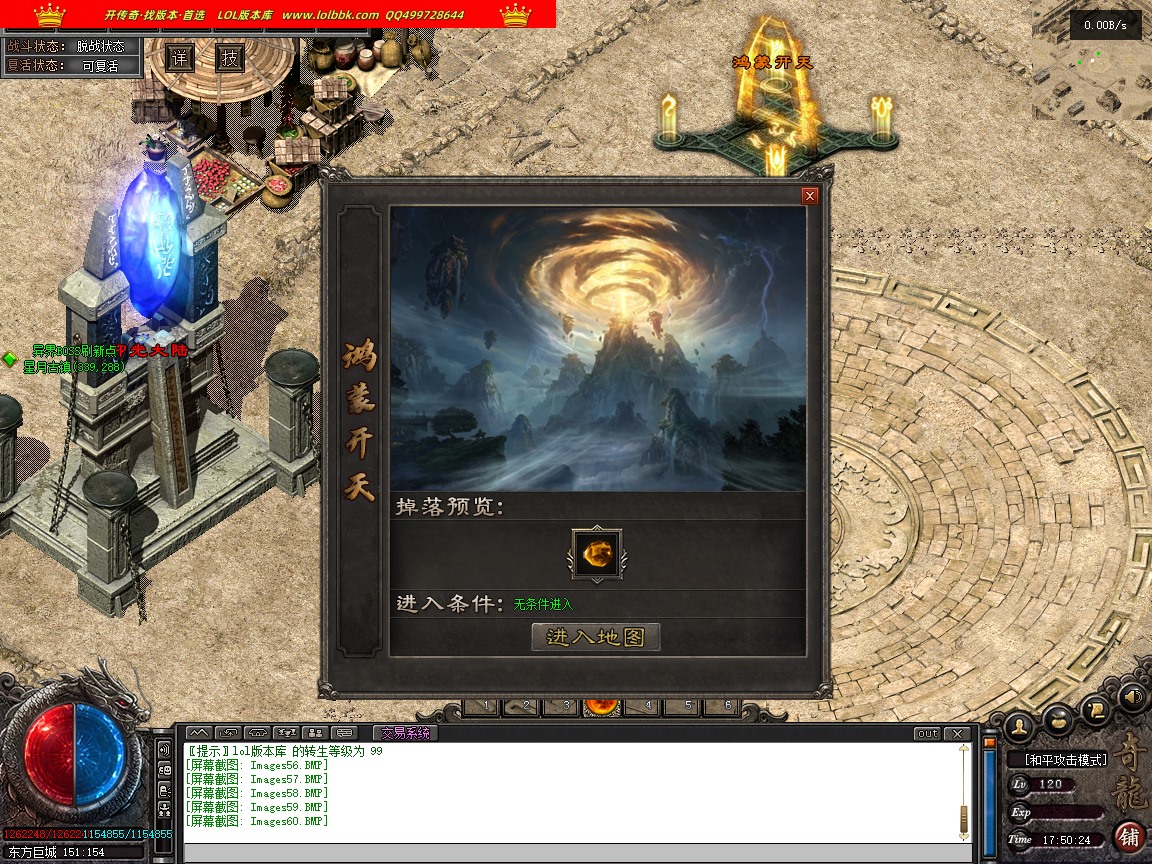The height and width of the screenshot is (864, 1152).
Task: Toggle the sound speaker icon
Action: pyautogui.click(x=1132, y=695)
